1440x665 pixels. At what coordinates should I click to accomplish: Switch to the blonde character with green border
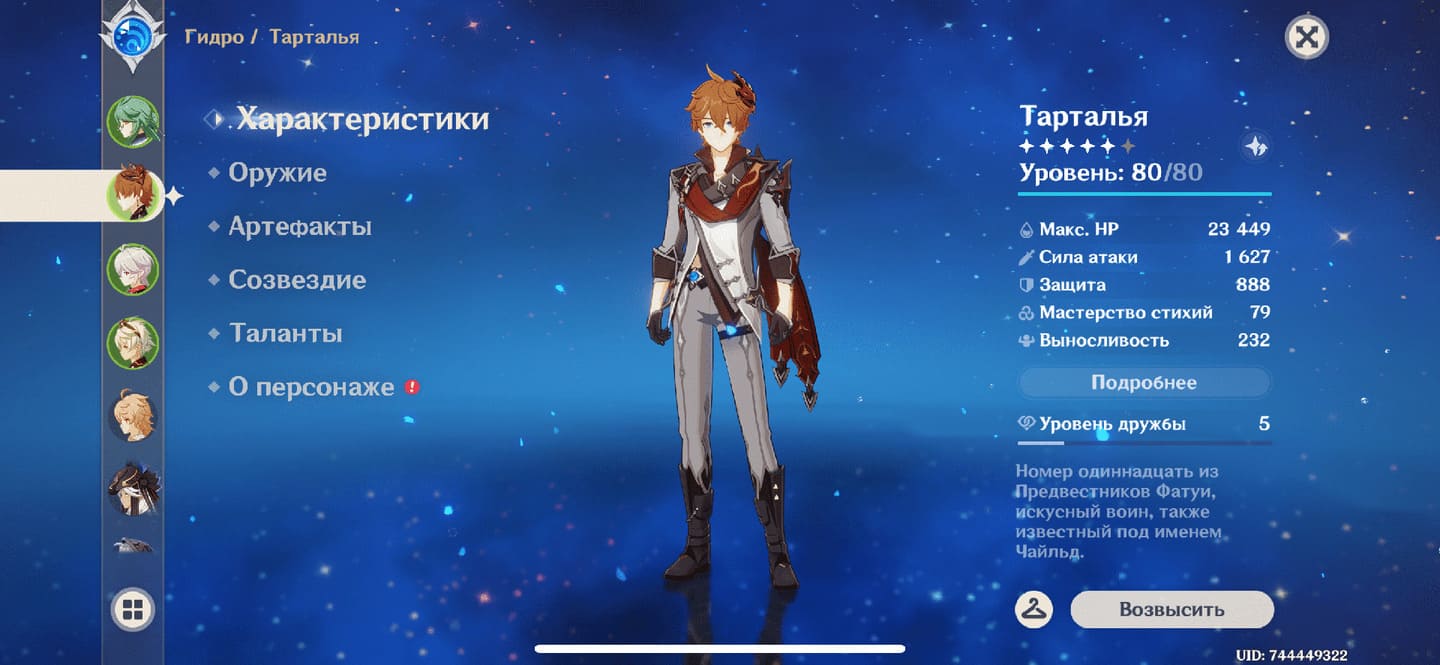[x=133, y=343]
